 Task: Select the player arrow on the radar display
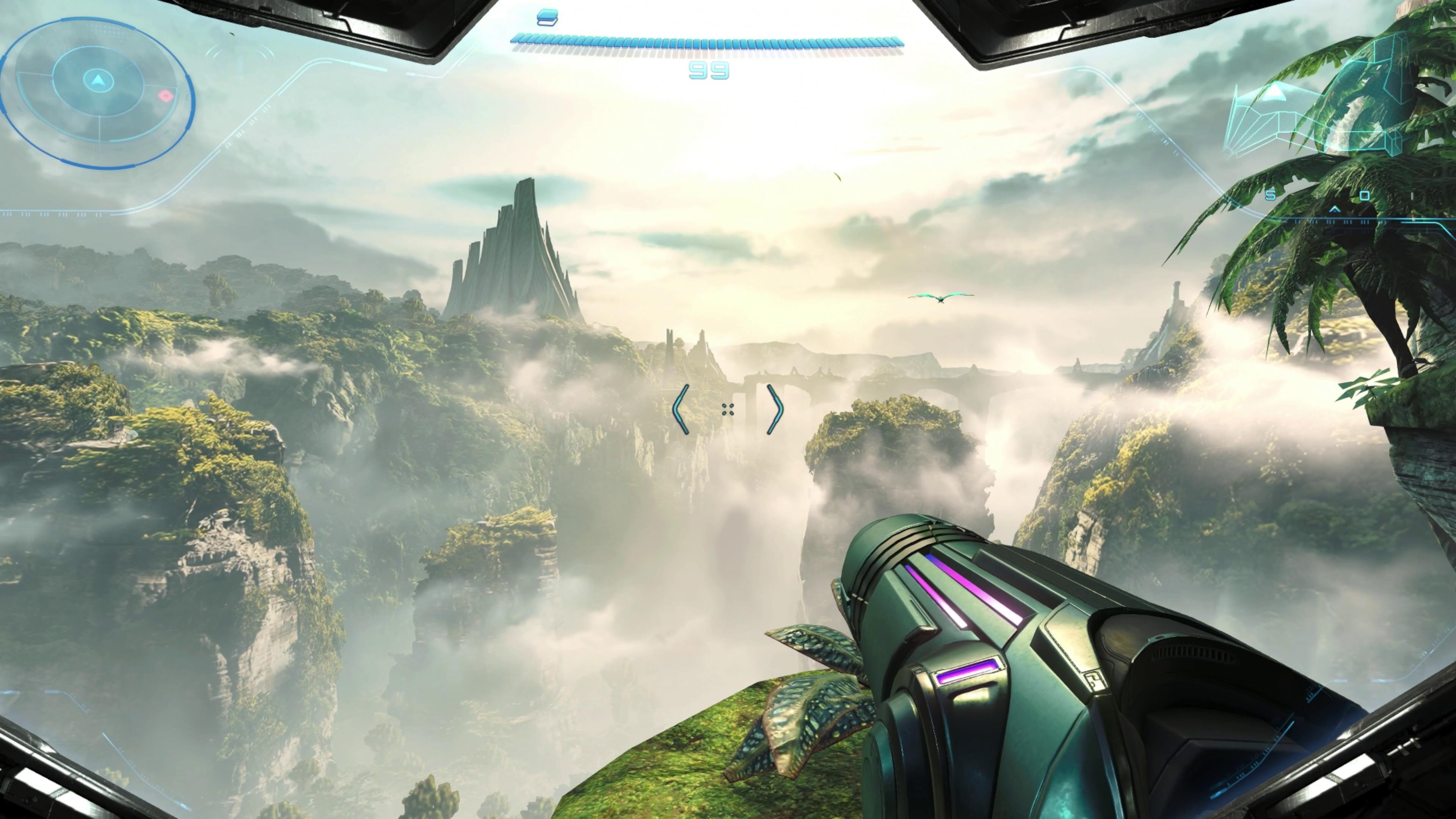pos(98,80)
